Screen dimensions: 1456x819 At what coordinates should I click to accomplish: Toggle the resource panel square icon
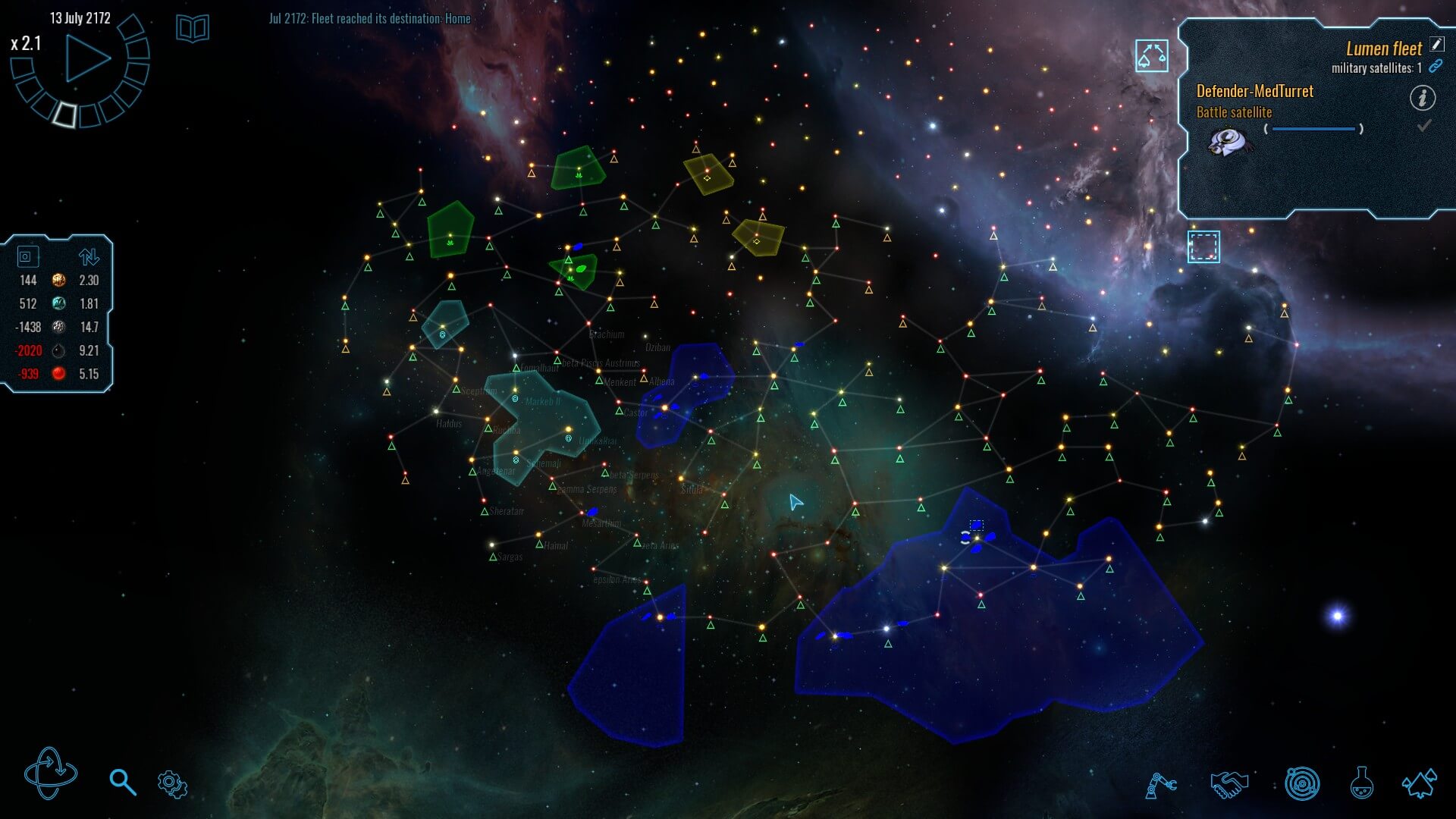click(x=27, y=256)
